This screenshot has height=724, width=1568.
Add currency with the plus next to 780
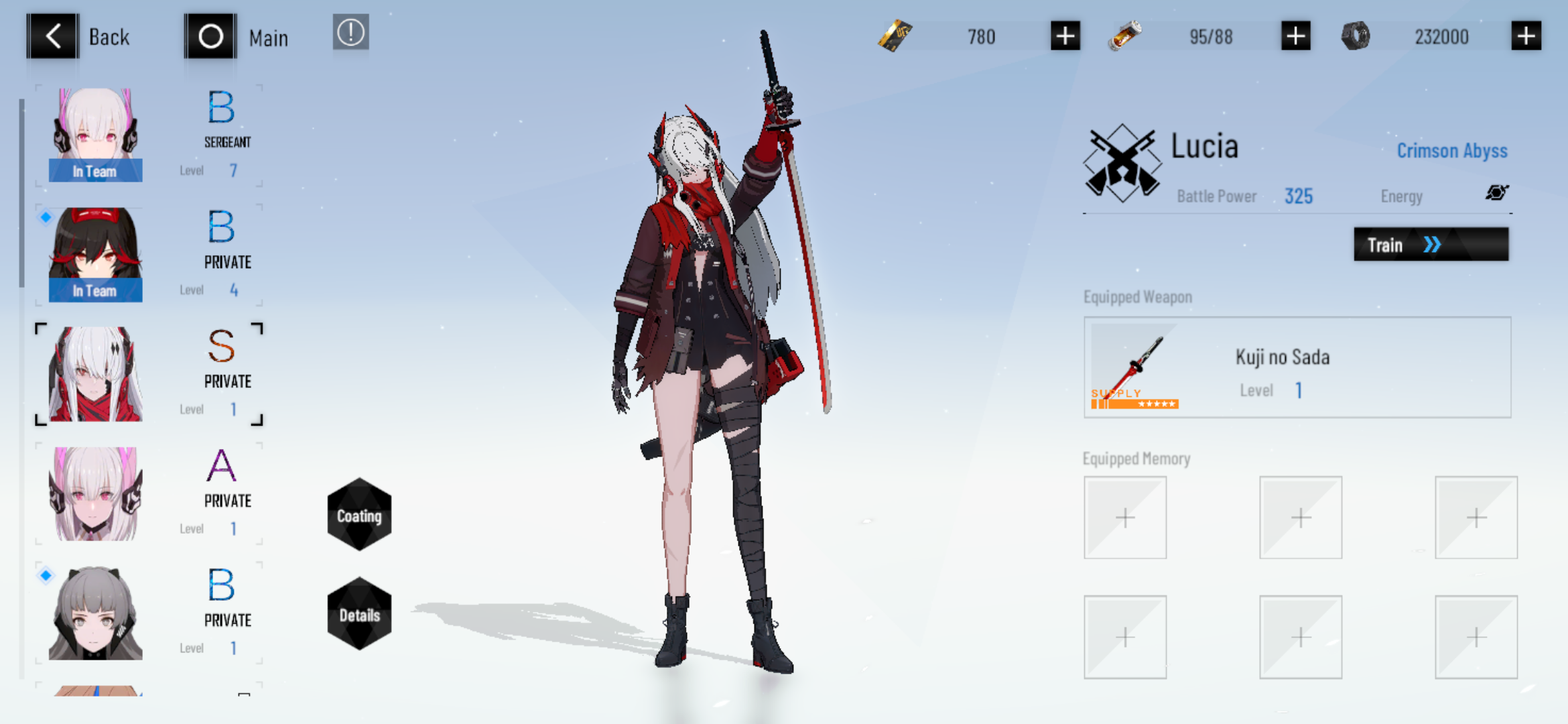tap(1064, 36)
